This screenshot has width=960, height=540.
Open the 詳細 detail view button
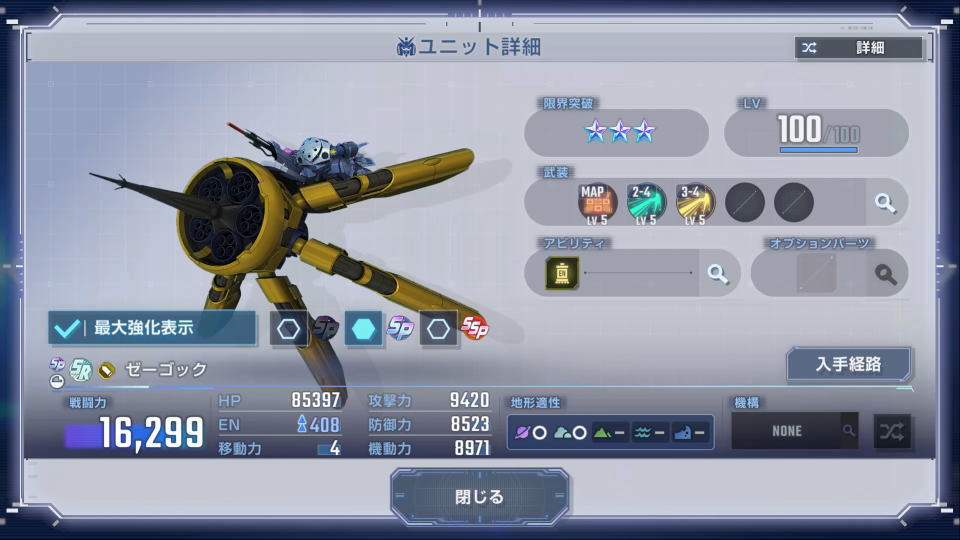tap(859, 48)
